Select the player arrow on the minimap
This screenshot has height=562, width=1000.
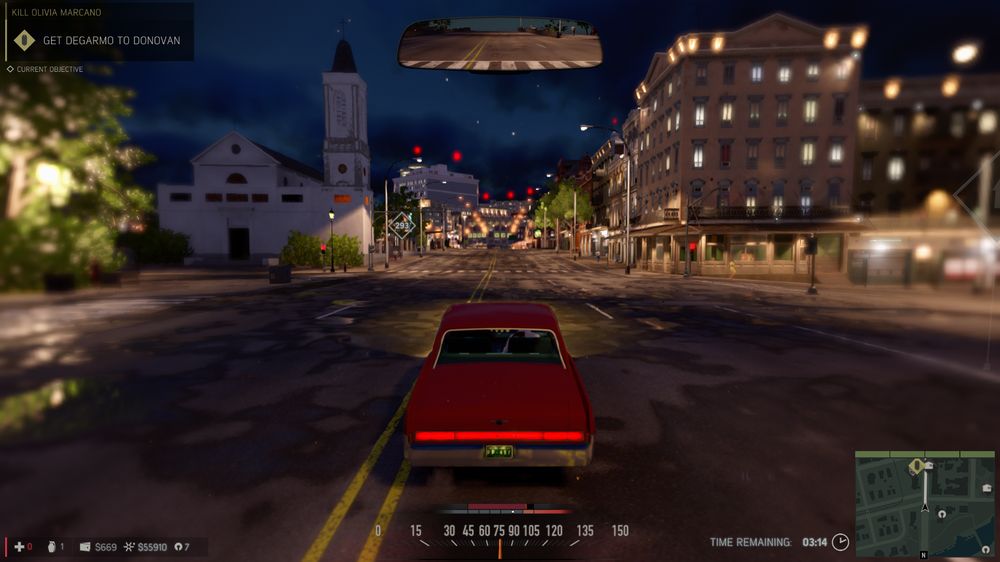pos(925,507)
